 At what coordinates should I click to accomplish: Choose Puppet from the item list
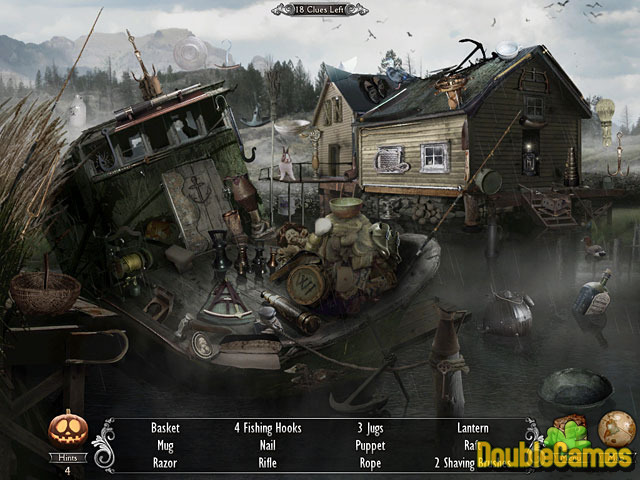coord(369,446)
